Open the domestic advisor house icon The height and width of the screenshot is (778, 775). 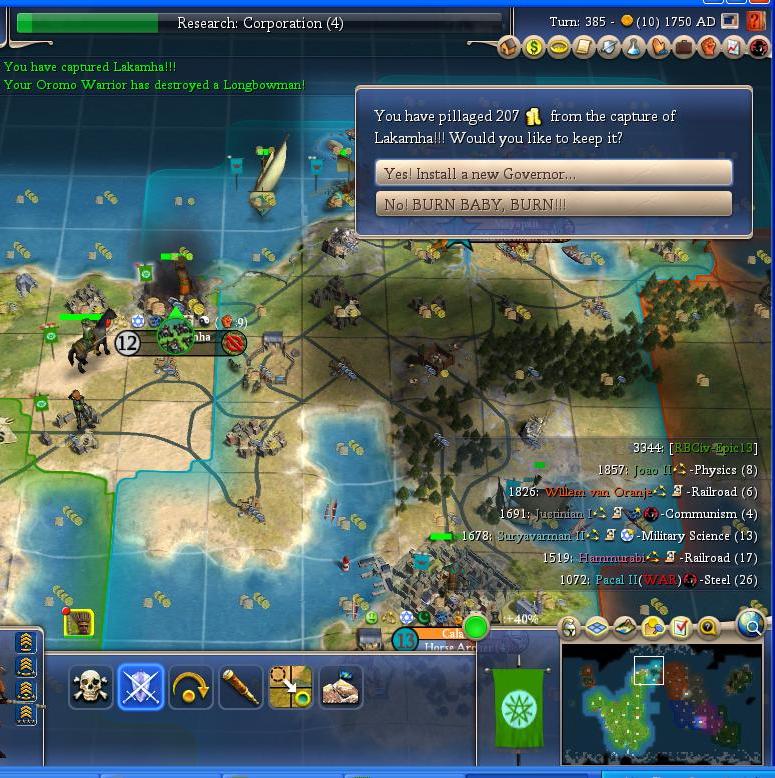509,47
